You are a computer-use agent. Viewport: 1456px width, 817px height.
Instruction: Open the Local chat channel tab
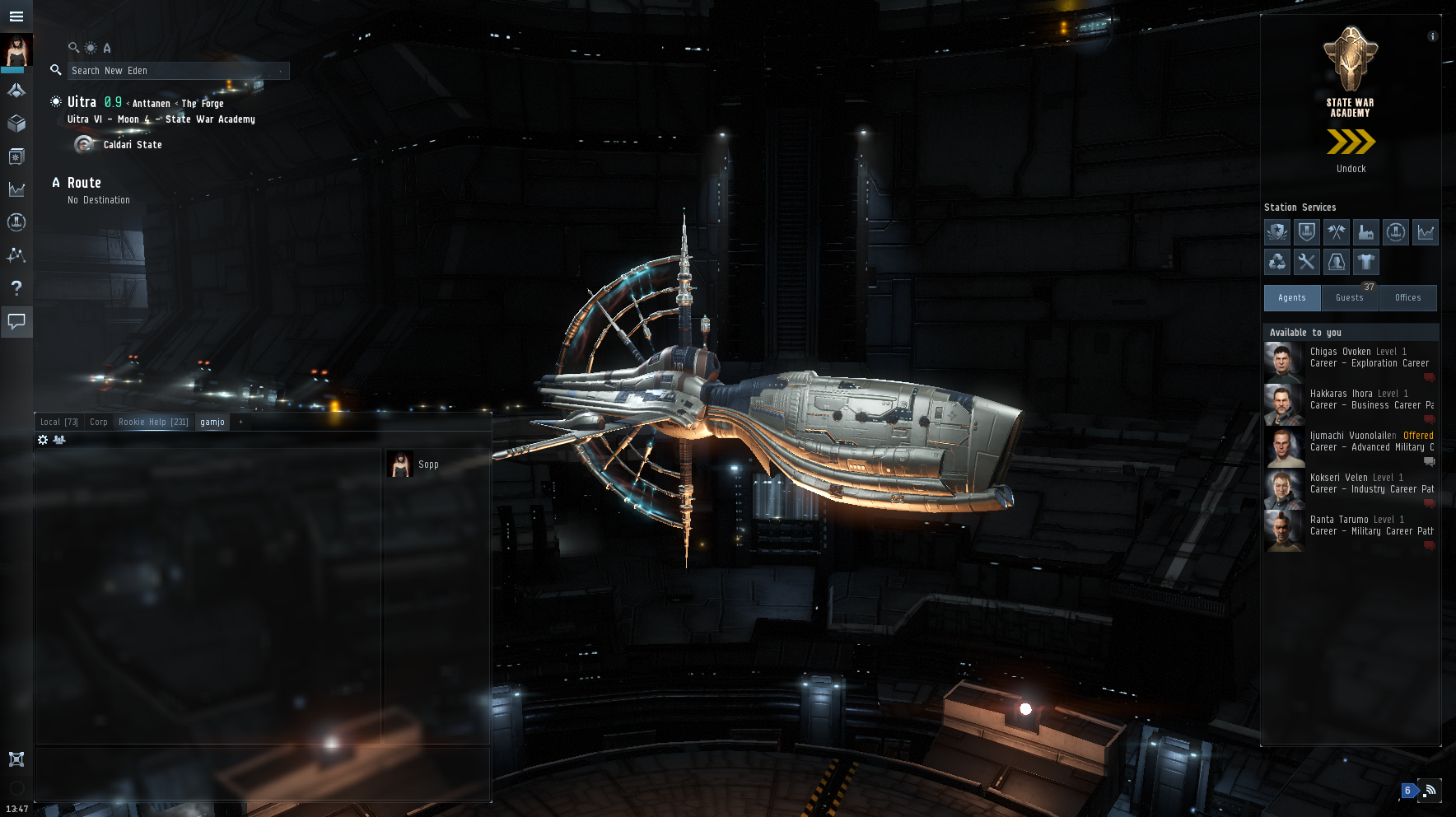[58, 422]
